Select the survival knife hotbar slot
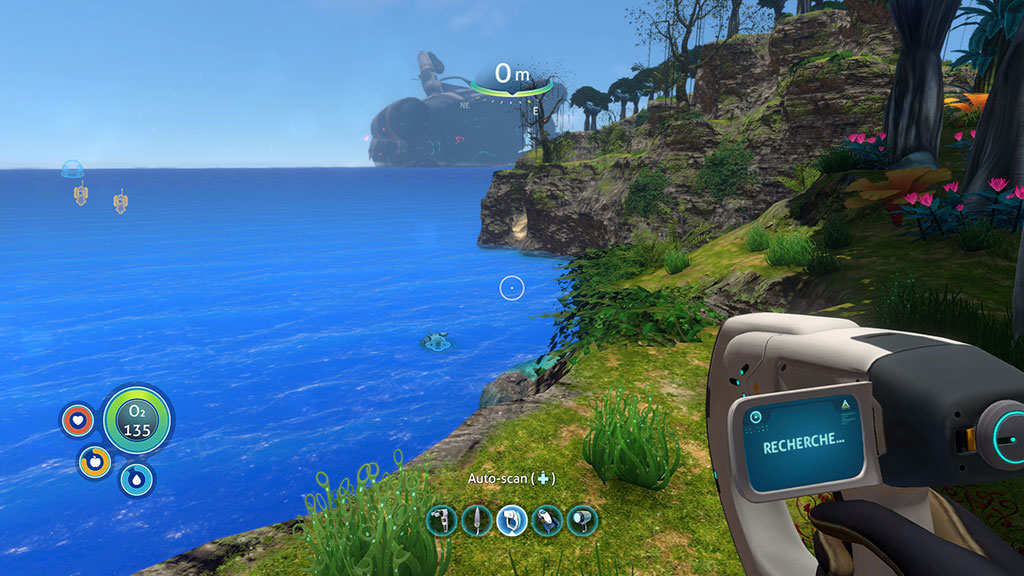The image size is (1024, 576). [x=476, y=520]
